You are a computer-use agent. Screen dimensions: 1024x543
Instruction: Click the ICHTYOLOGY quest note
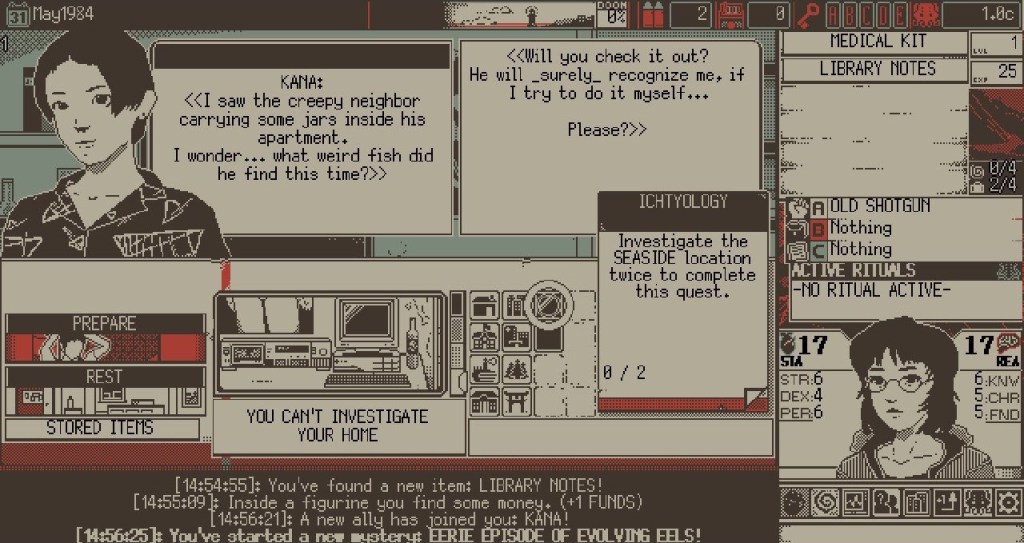point(684,300)
